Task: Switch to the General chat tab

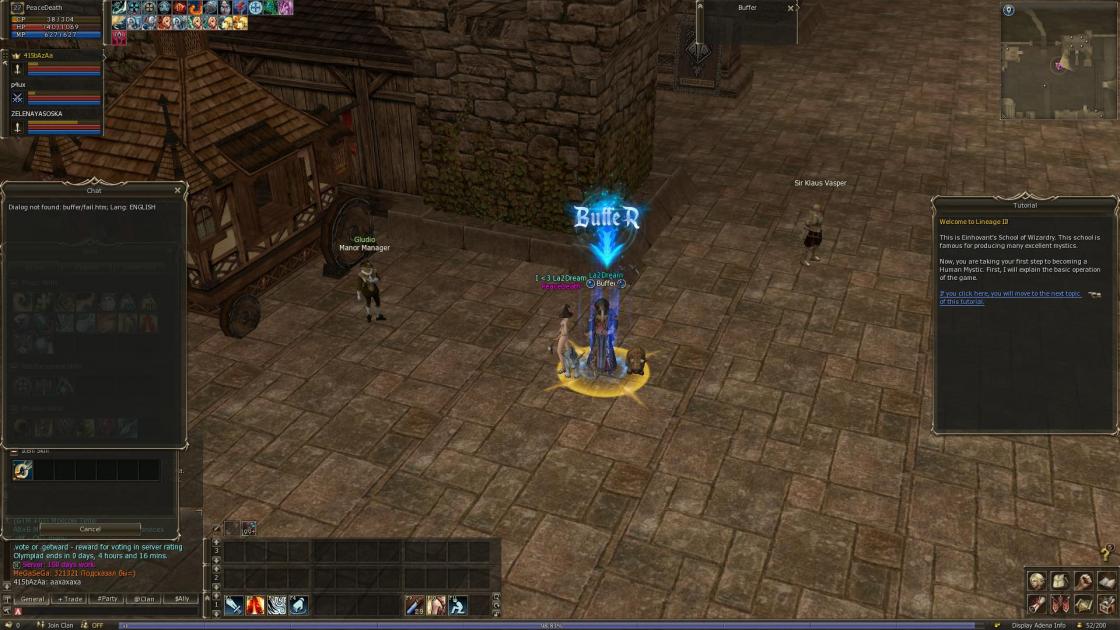Action: (x=33, y=599)
